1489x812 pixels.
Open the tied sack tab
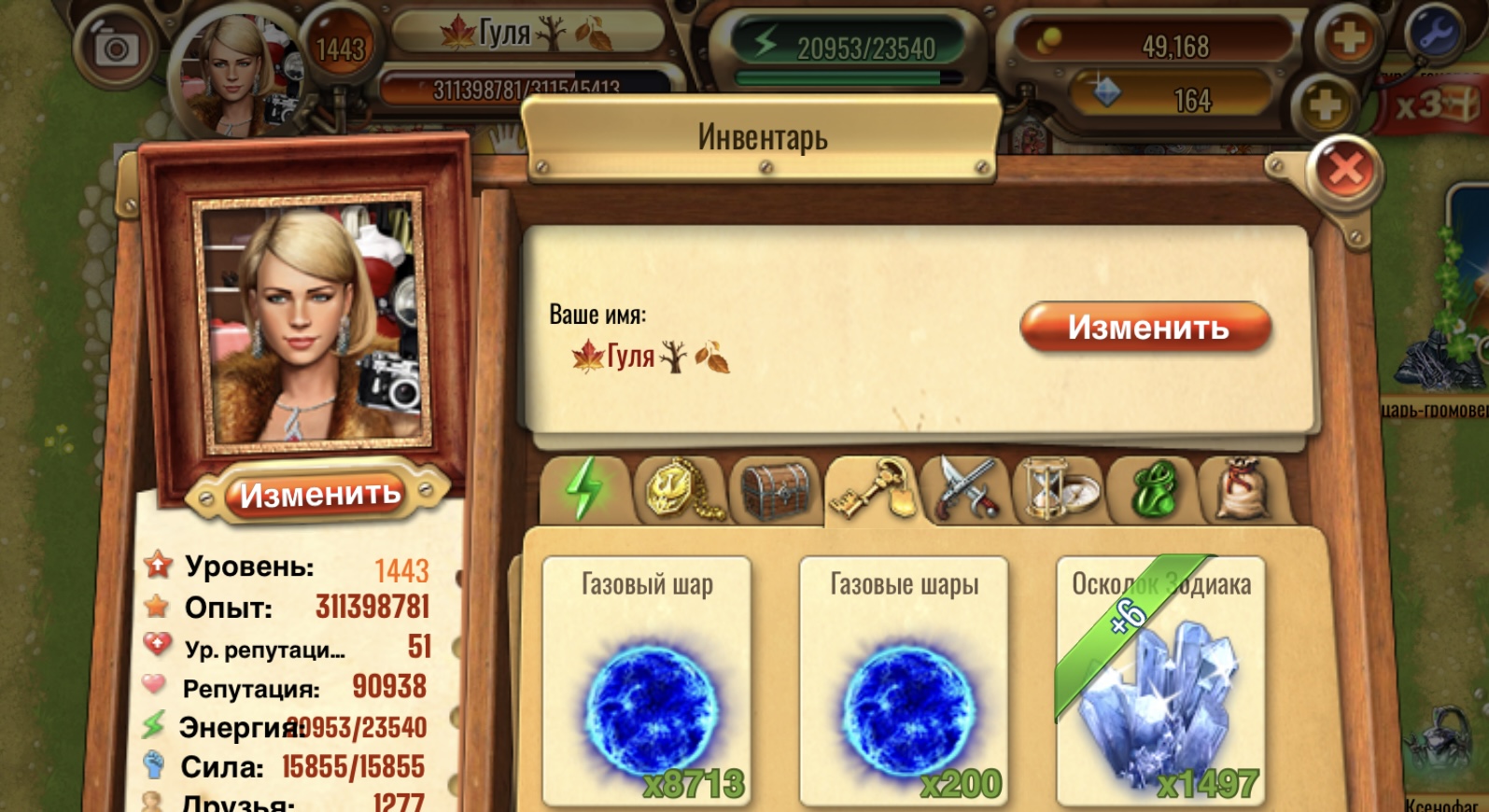pyautogui.click(x=1244, y=489)
